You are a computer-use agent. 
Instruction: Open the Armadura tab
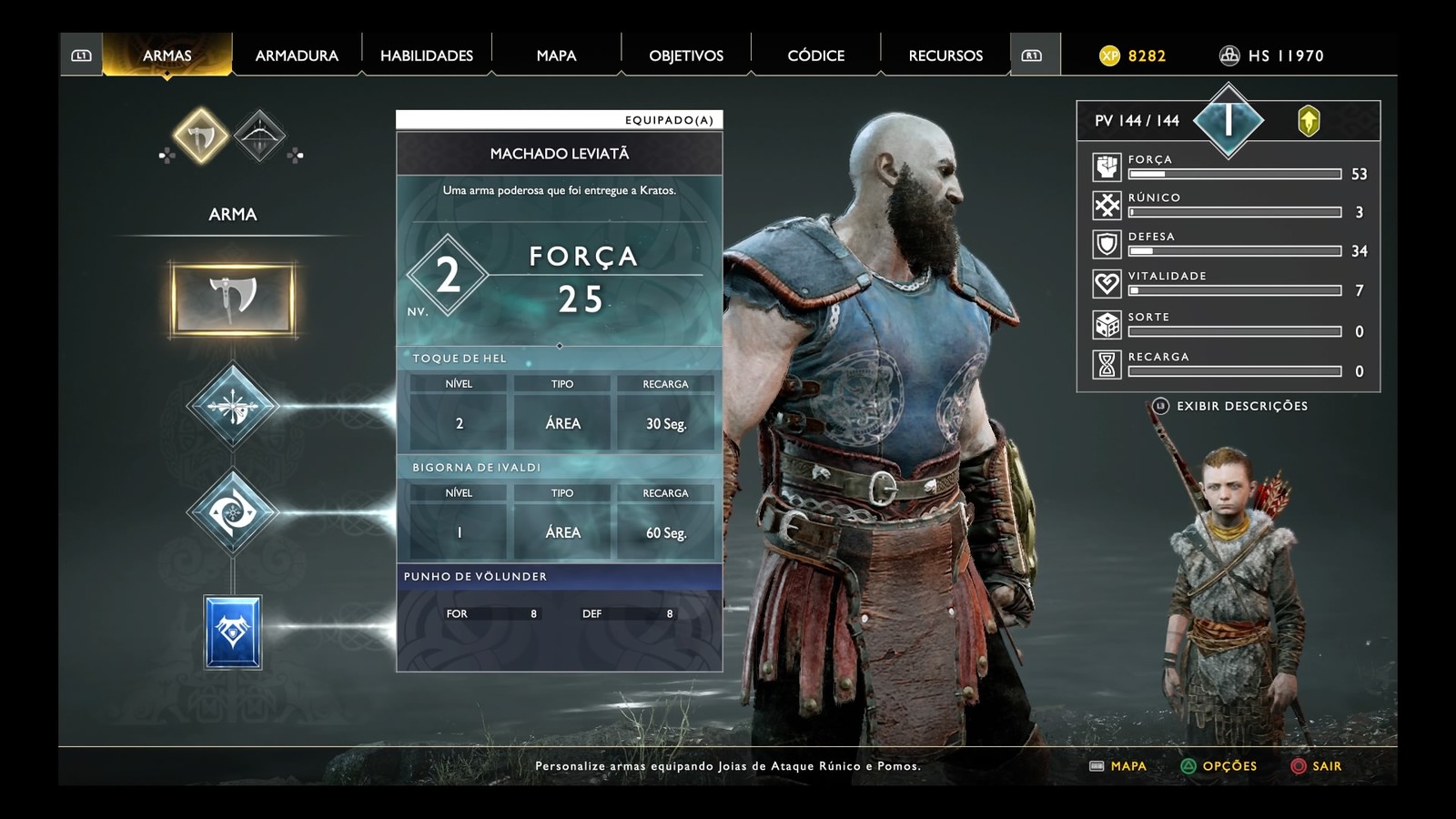click(x=297, y=56)
